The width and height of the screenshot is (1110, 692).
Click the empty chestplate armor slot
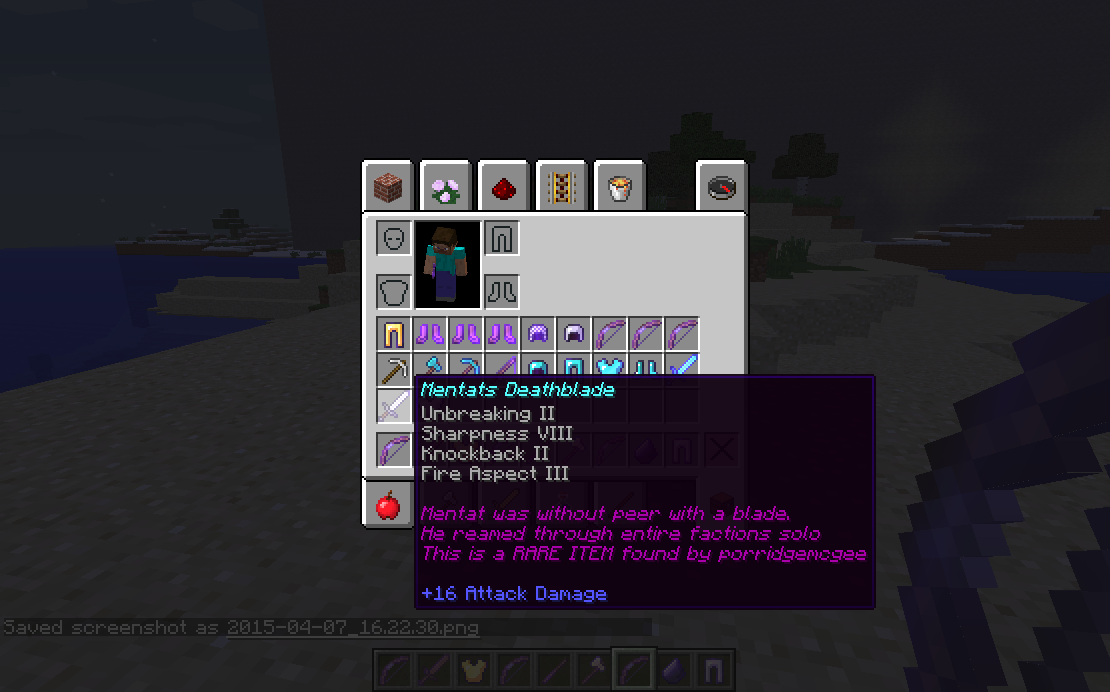tap(394, 292)
